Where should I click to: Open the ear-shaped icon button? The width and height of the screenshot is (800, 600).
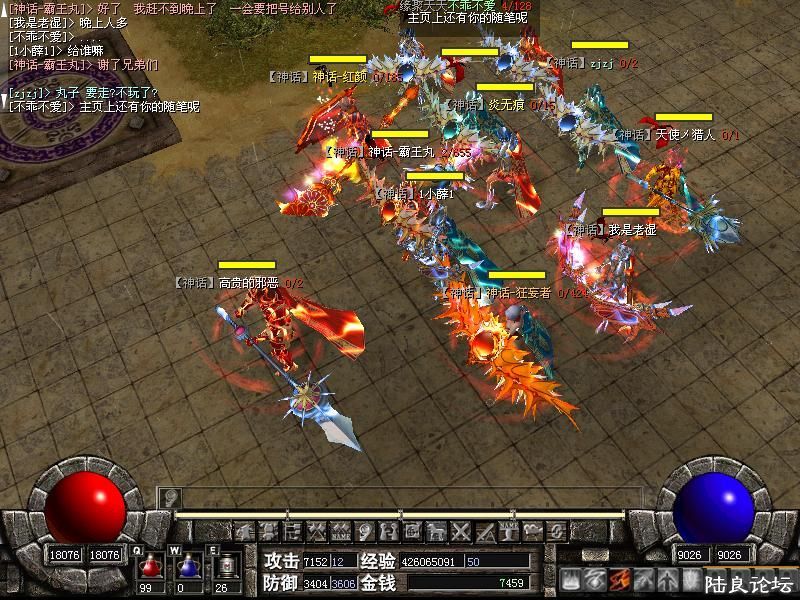364,531
